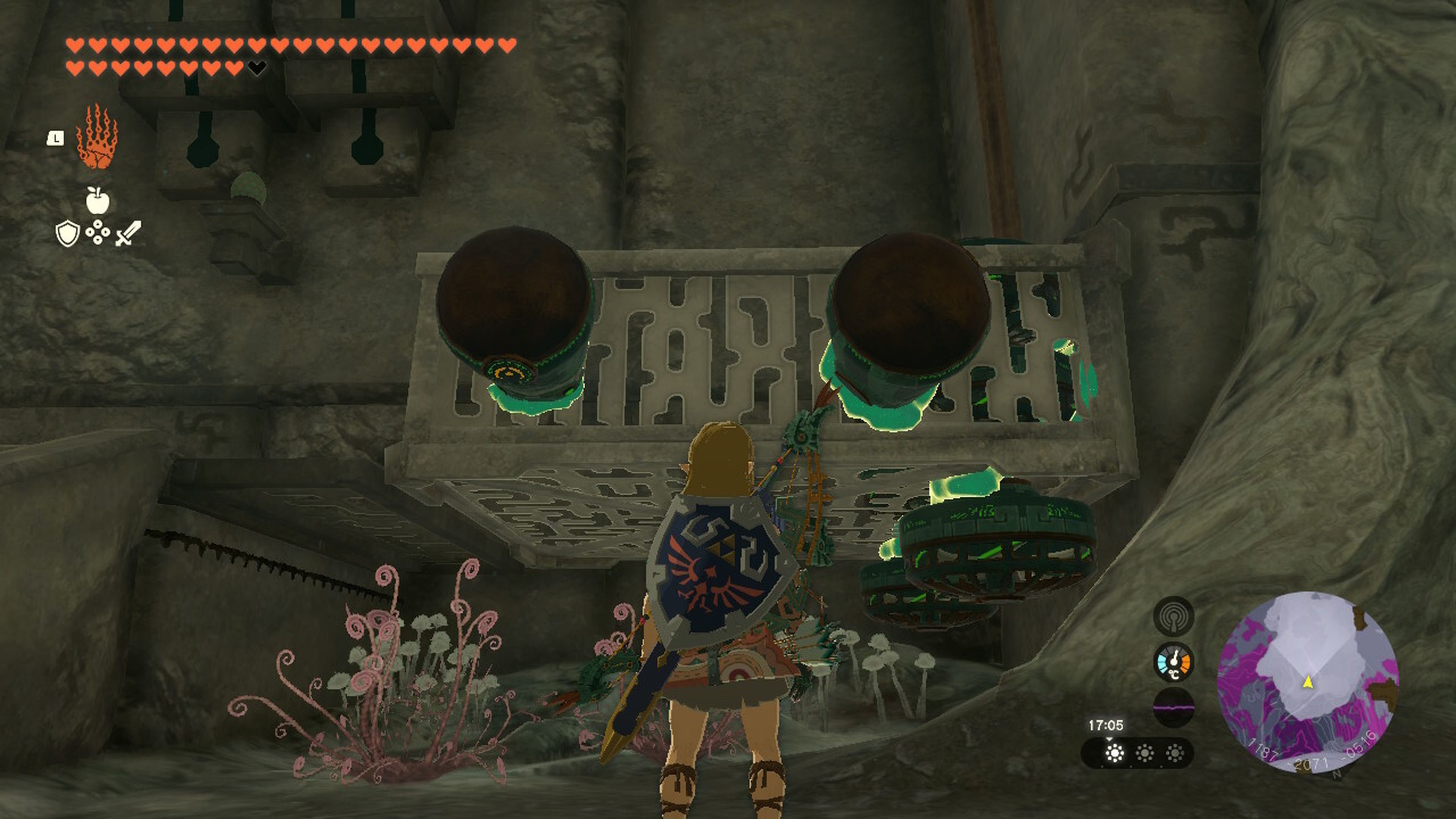Toggle the rightmost brightness pip
The width and height of the screenshot is (1456, 819).
point(1175,754)
